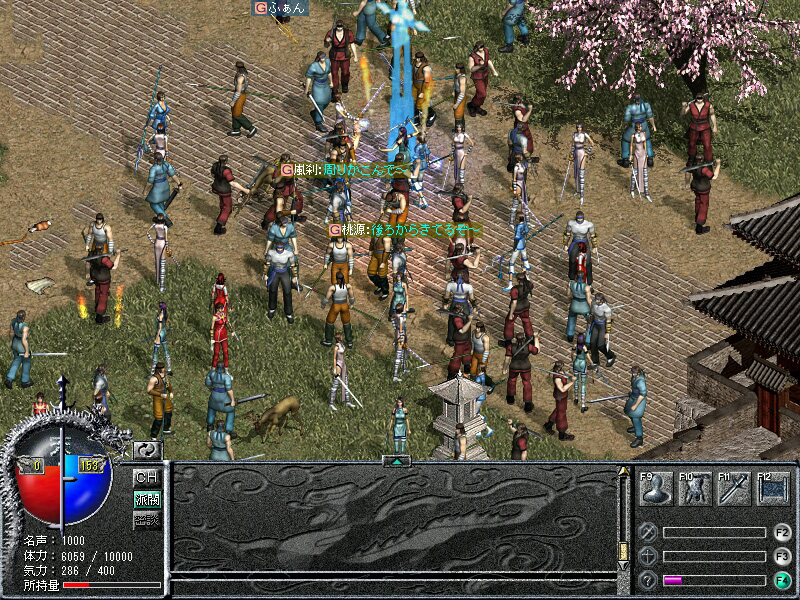The image size is (800, 600).
Task: Toggle the 派閥 faction chat button
Action: pos(147,498)
